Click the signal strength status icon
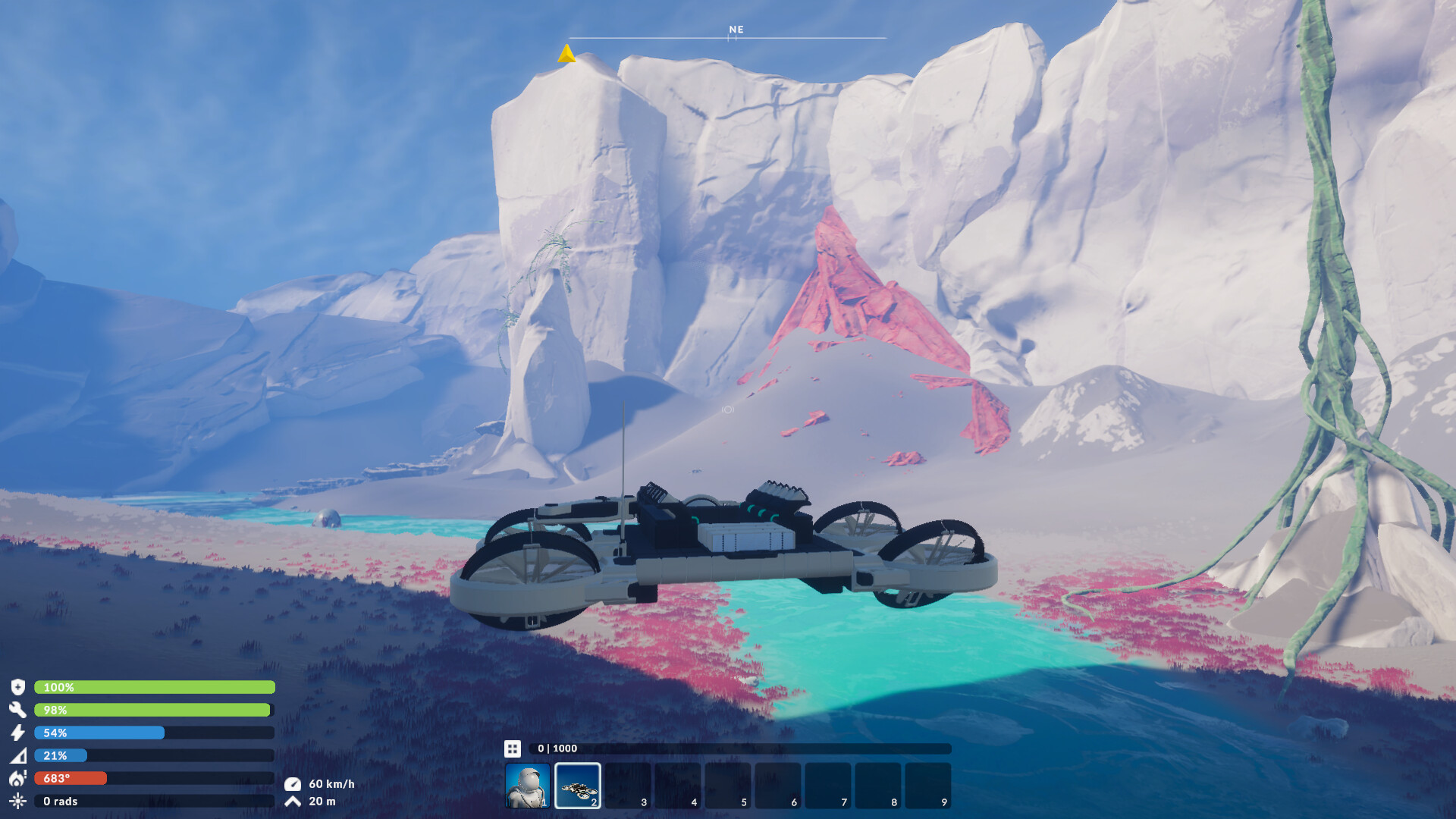The width and height of the screenshot is (1456, 819). tap(20, 755)
